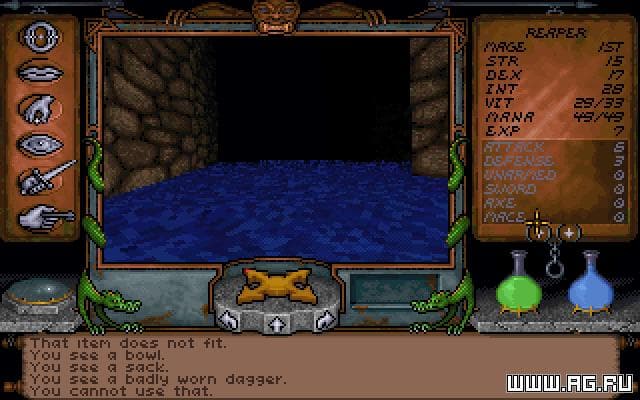Select the Use command pointing hand icon
This screenshot has width=640, height=400.
point(40,215)
